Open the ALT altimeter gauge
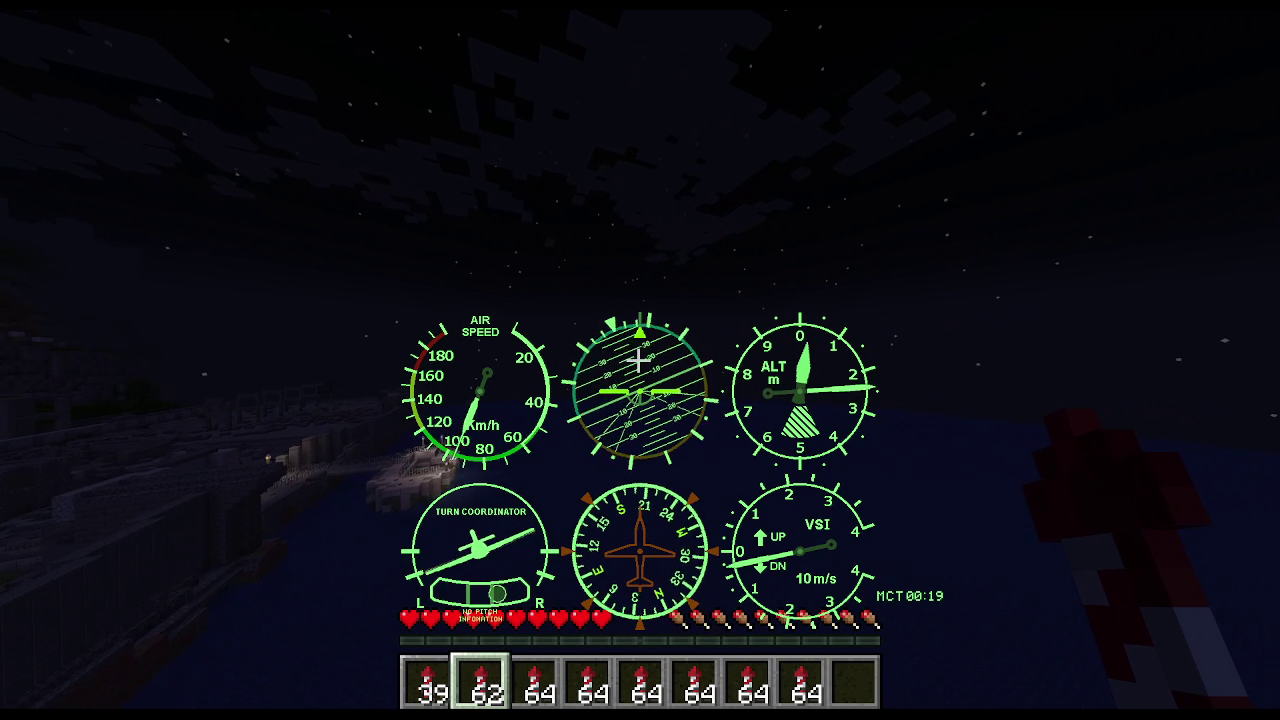1280x720 pixels. point(800,390)
